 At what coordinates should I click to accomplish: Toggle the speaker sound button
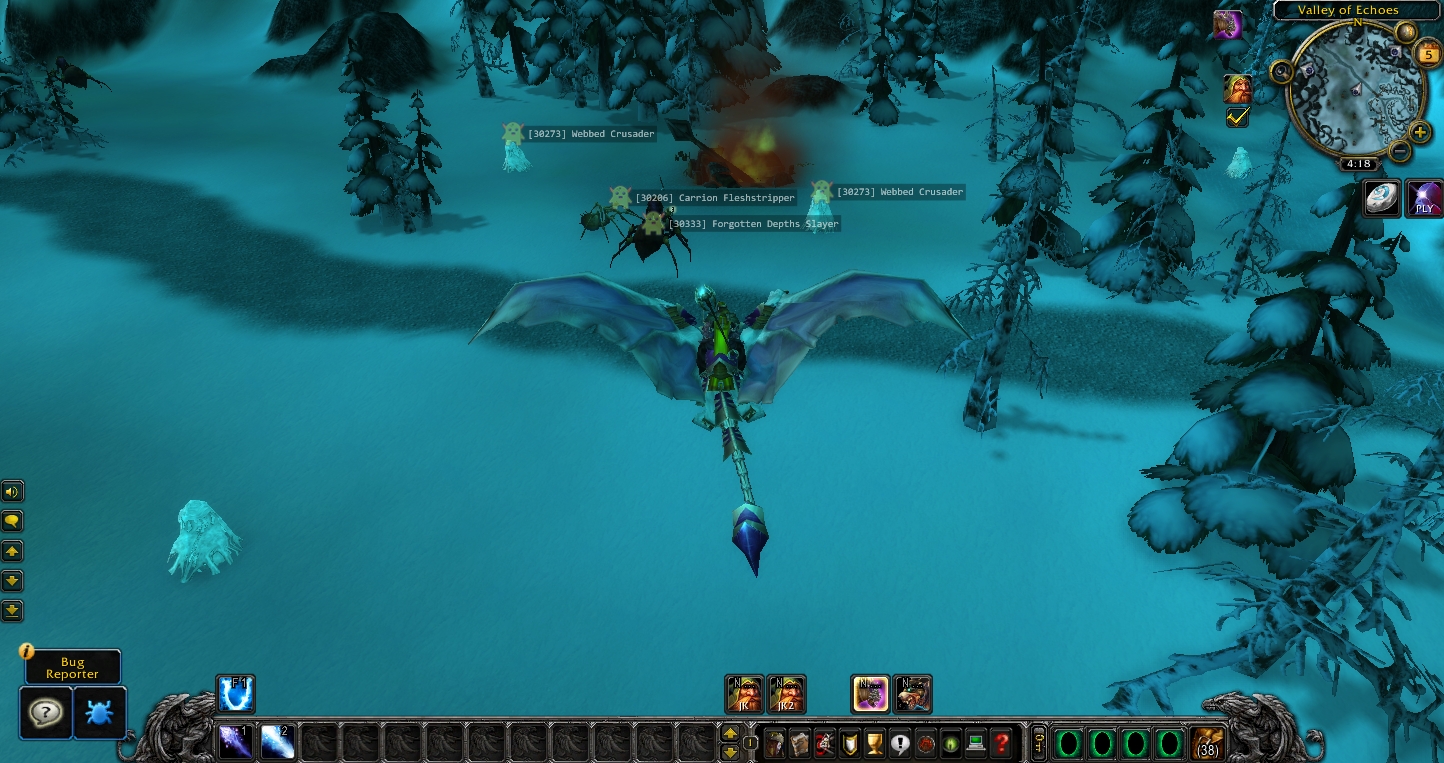(12, 491)
